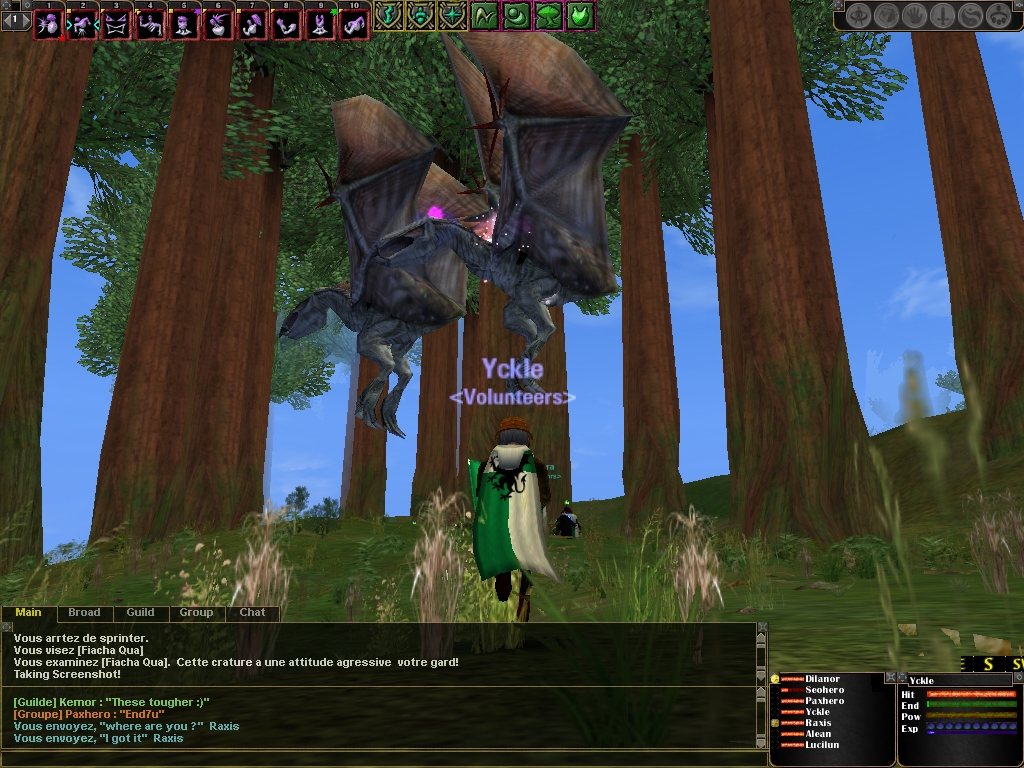
Task: Target Seohero in the group list
Action: pos(824,690)
